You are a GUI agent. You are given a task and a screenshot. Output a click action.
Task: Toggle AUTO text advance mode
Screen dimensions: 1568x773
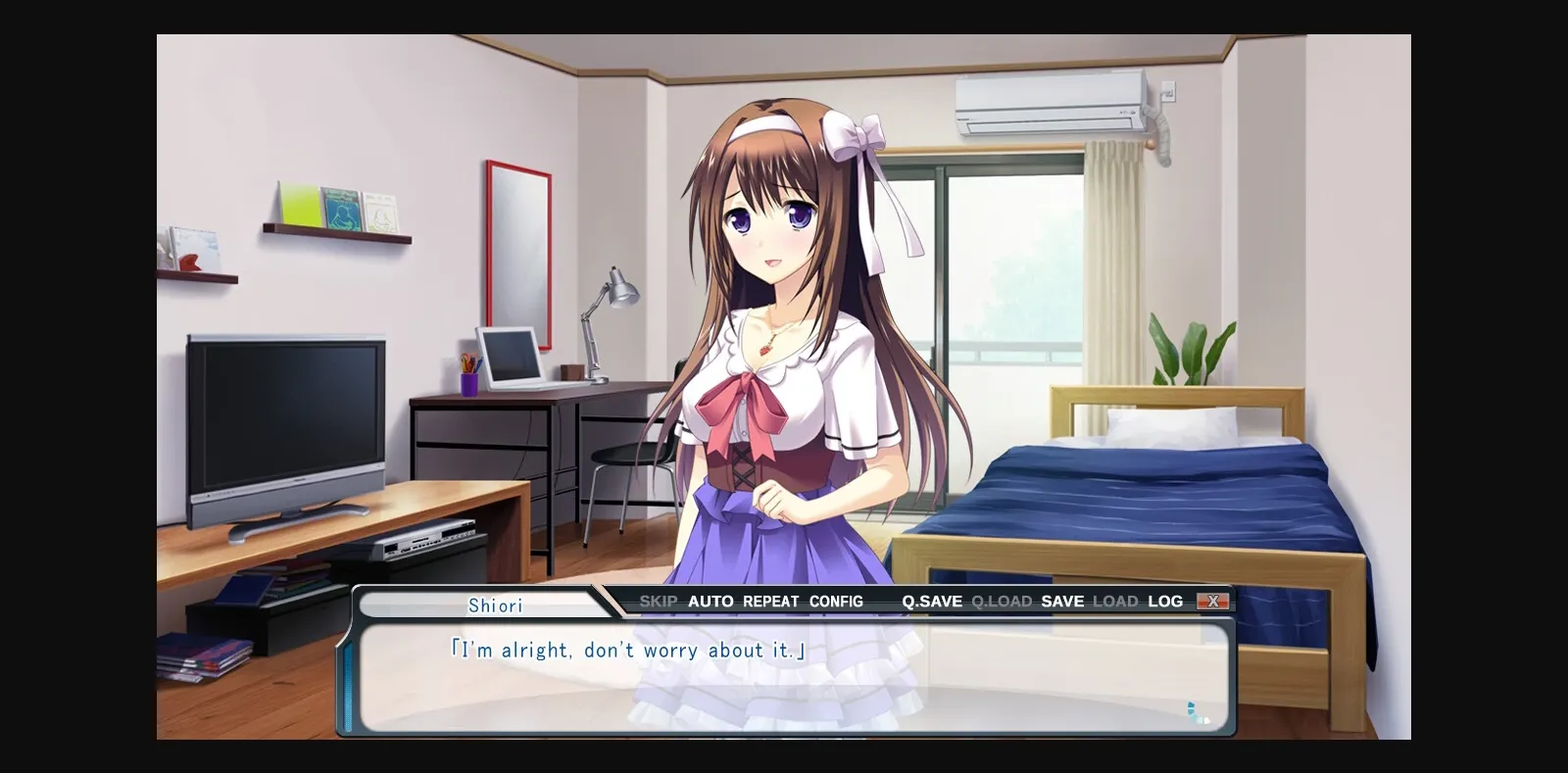coord(710,601)
